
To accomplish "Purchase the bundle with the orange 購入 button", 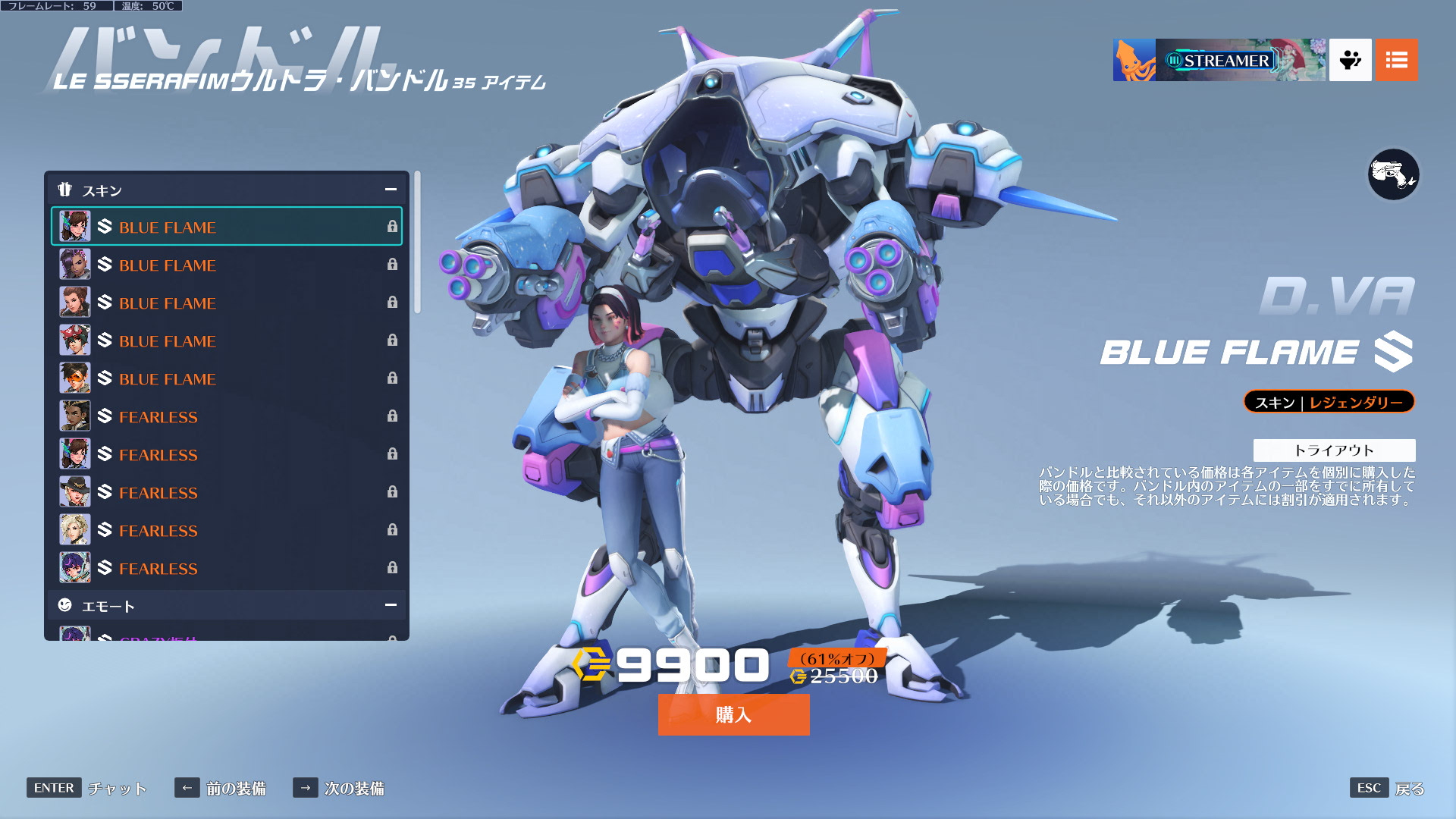I will click(733, 714).
